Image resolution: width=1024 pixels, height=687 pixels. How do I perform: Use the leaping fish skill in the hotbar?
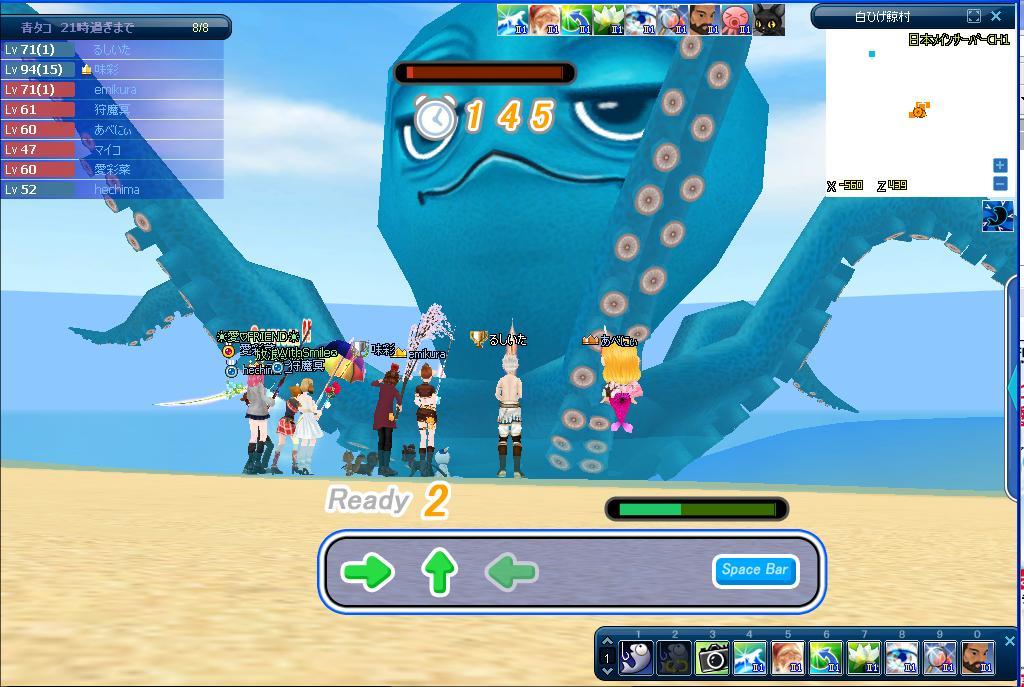tap(750, 658)
